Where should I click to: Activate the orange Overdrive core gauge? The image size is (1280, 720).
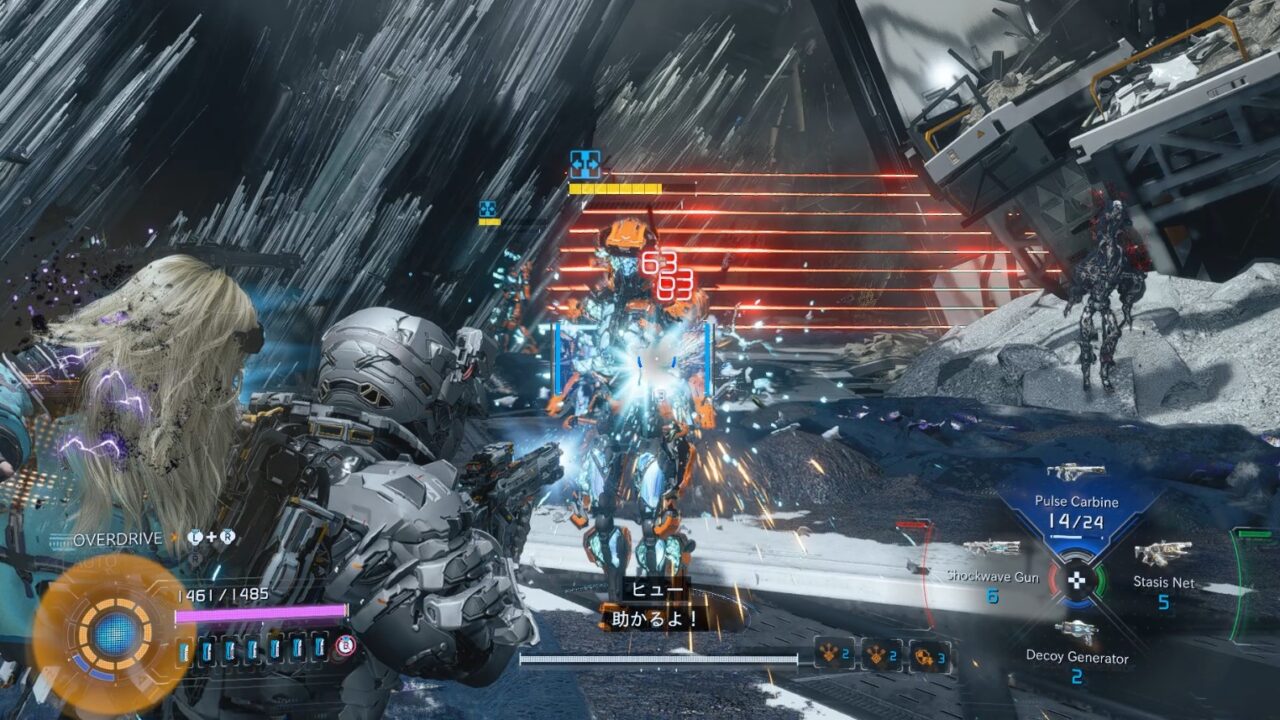click(x=114, y=632)
